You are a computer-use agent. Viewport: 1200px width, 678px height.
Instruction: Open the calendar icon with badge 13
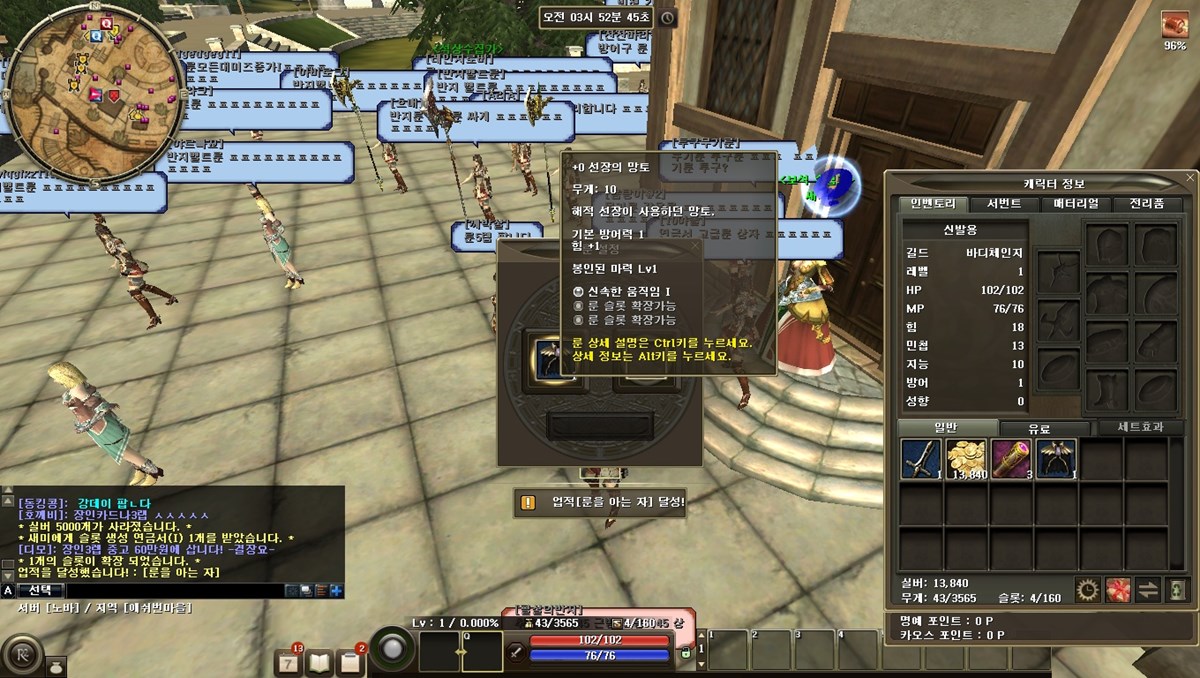coord(288,661)
